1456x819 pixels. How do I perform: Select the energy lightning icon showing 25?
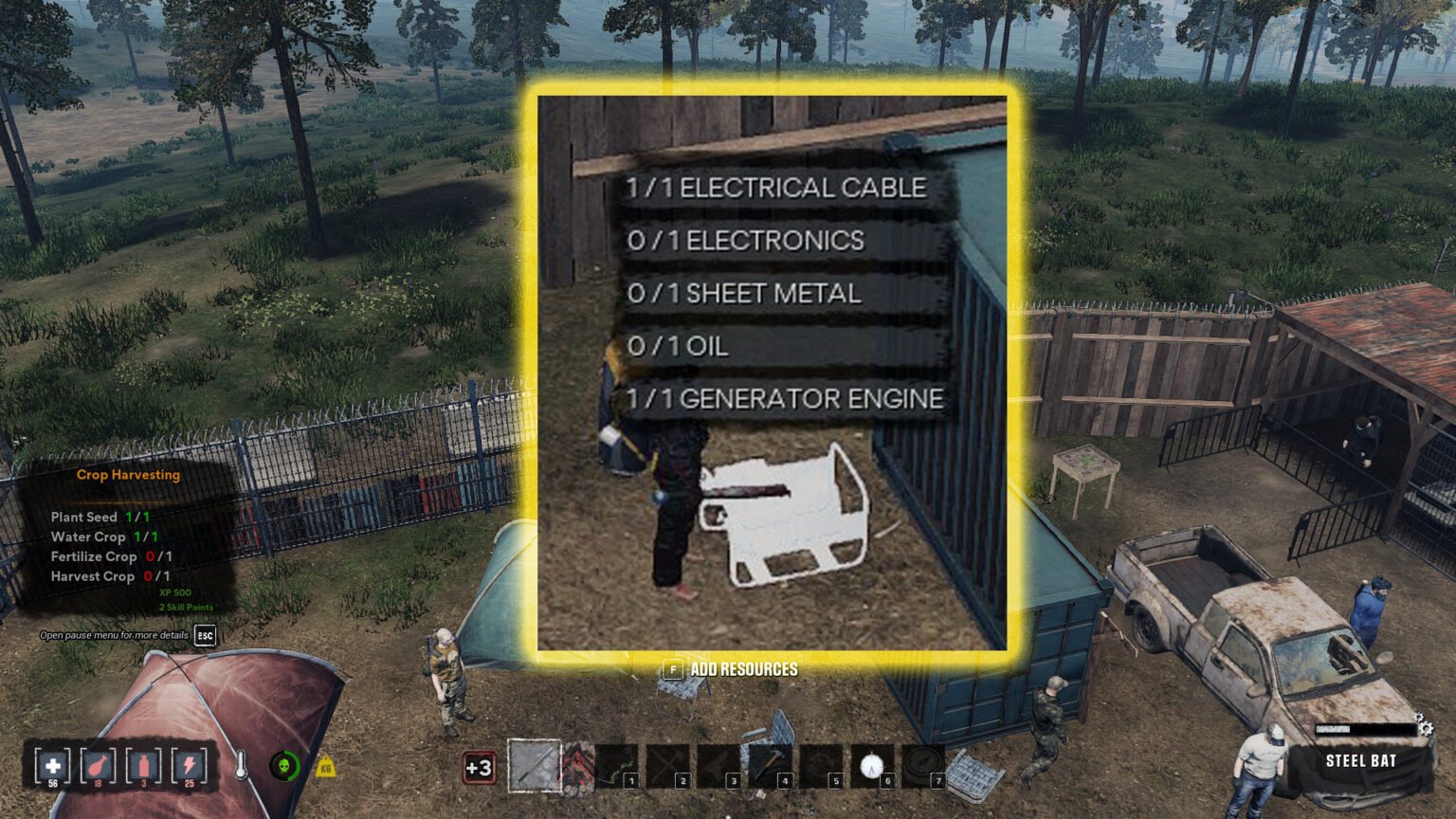point(189,766)
